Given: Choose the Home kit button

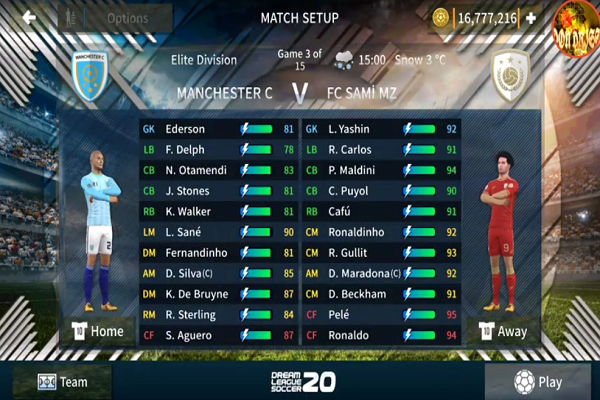Looking at the screenshot, I should point(97,331).
